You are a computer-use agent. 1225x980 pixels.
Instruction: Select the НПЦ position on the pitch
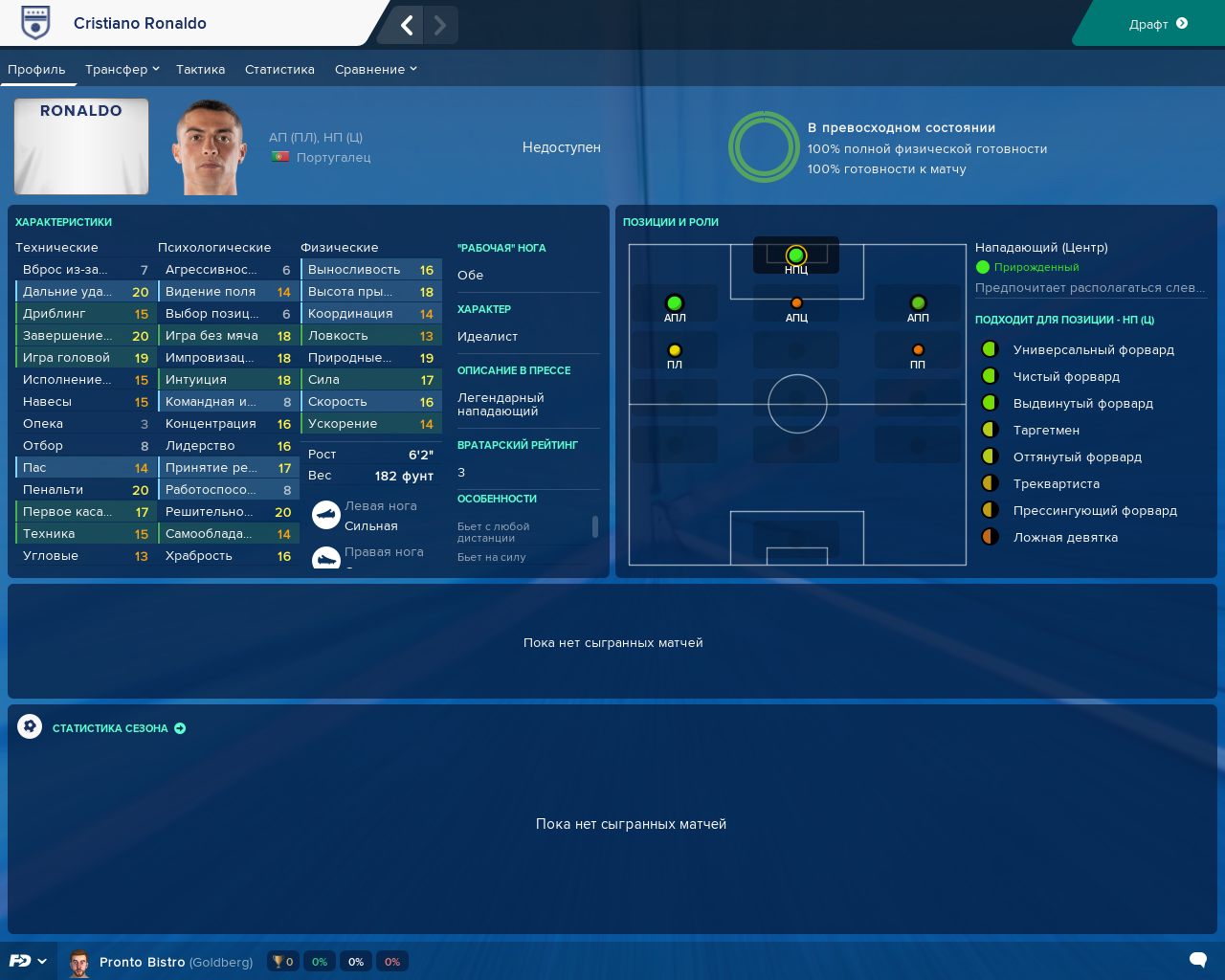pyautogui.click(x=796, y=256)
